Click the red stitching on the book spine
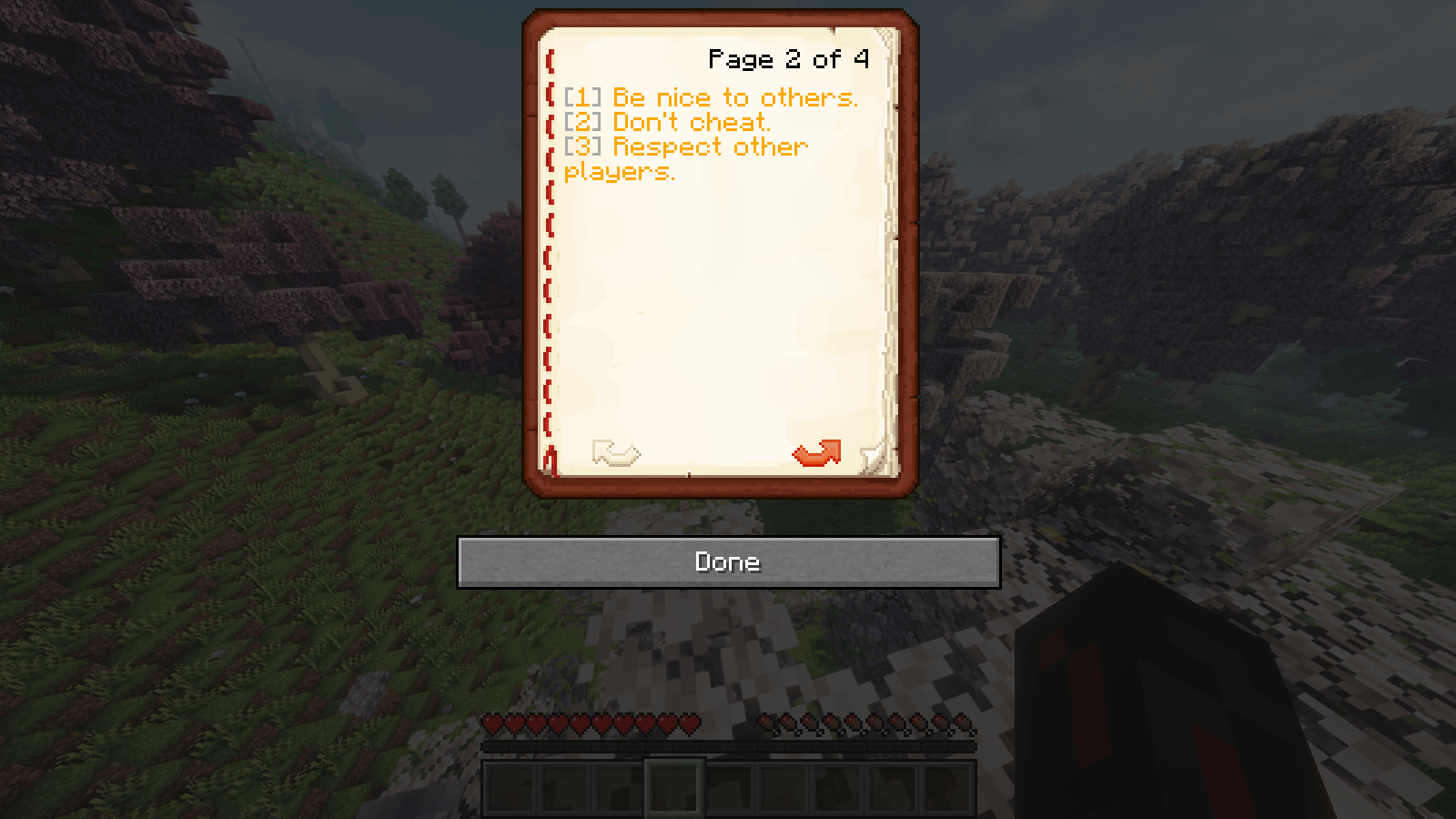Image resolution: width=1456 pixels, height=819 pixels. pyautogui.click(x=548, y=255)
